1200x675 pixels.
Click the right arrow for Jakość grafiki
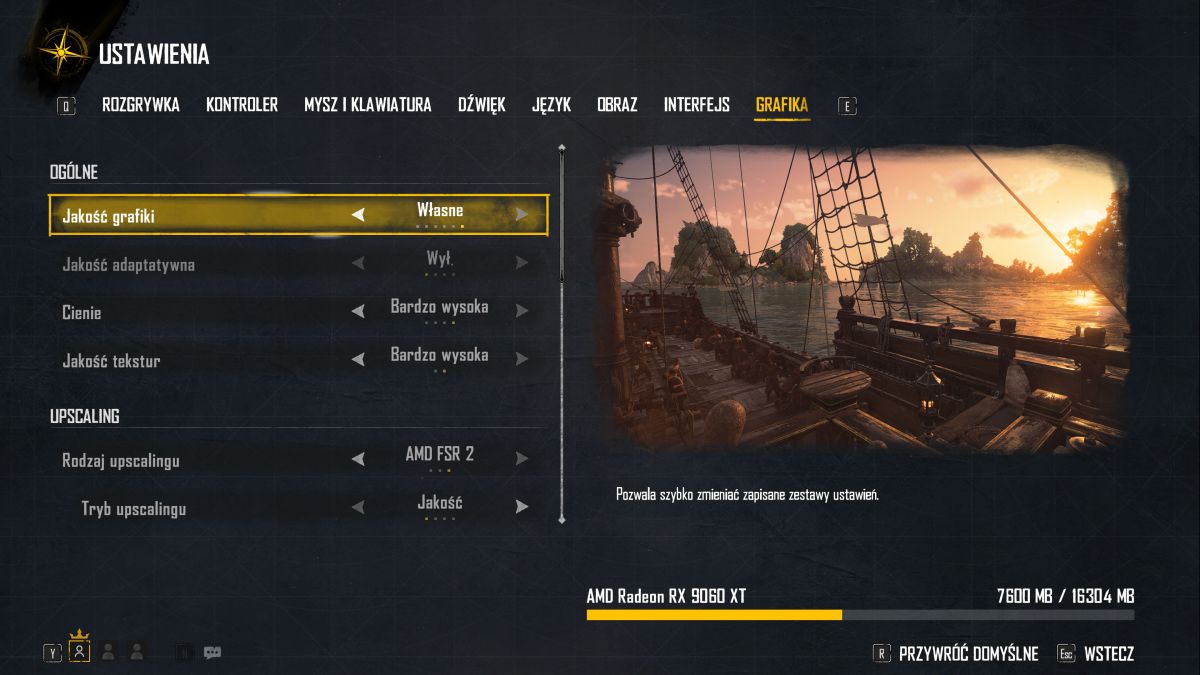(x=521, y=214)
